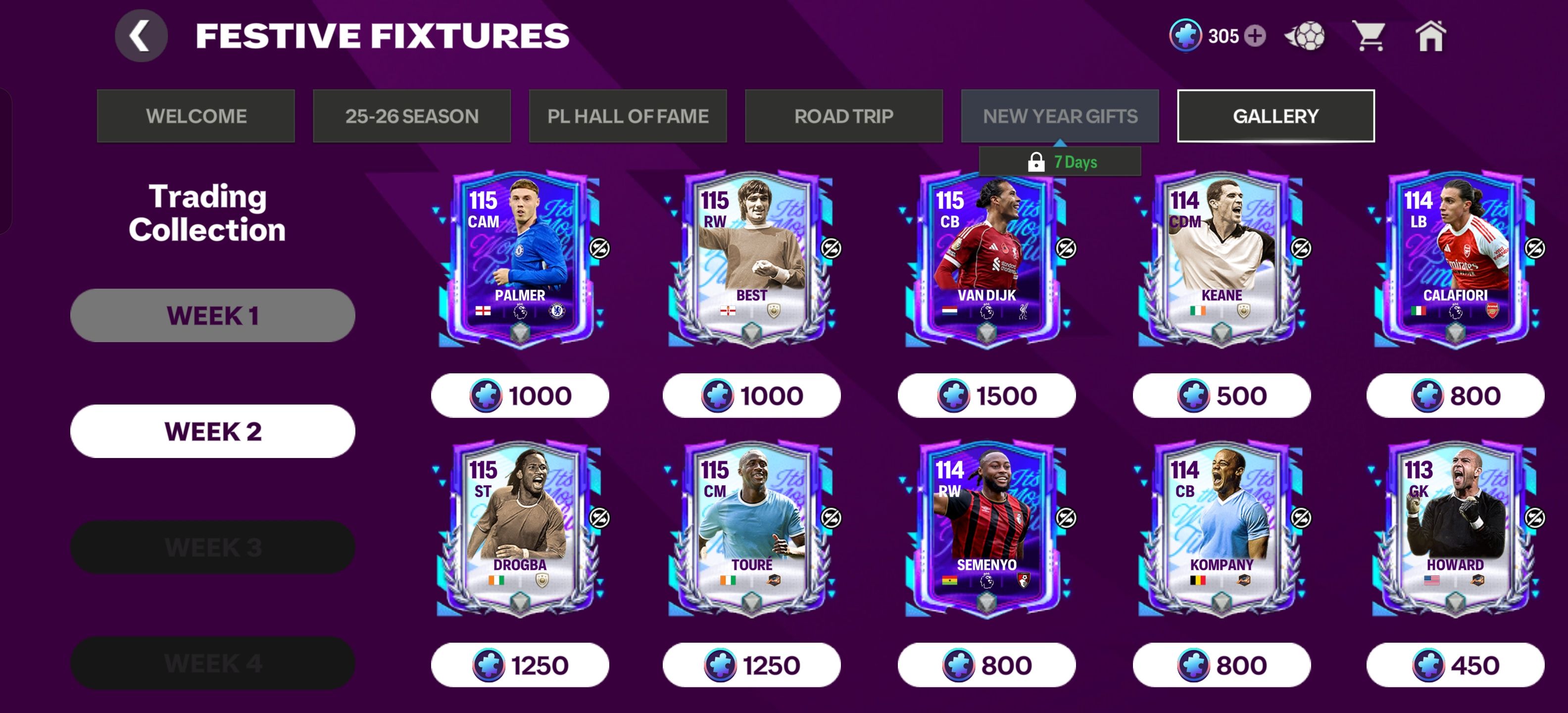The width and height of the screenshot is (1568, 713).
Task: Switch to the PL Hall of Fame tab
Action: tap(628, 116)
